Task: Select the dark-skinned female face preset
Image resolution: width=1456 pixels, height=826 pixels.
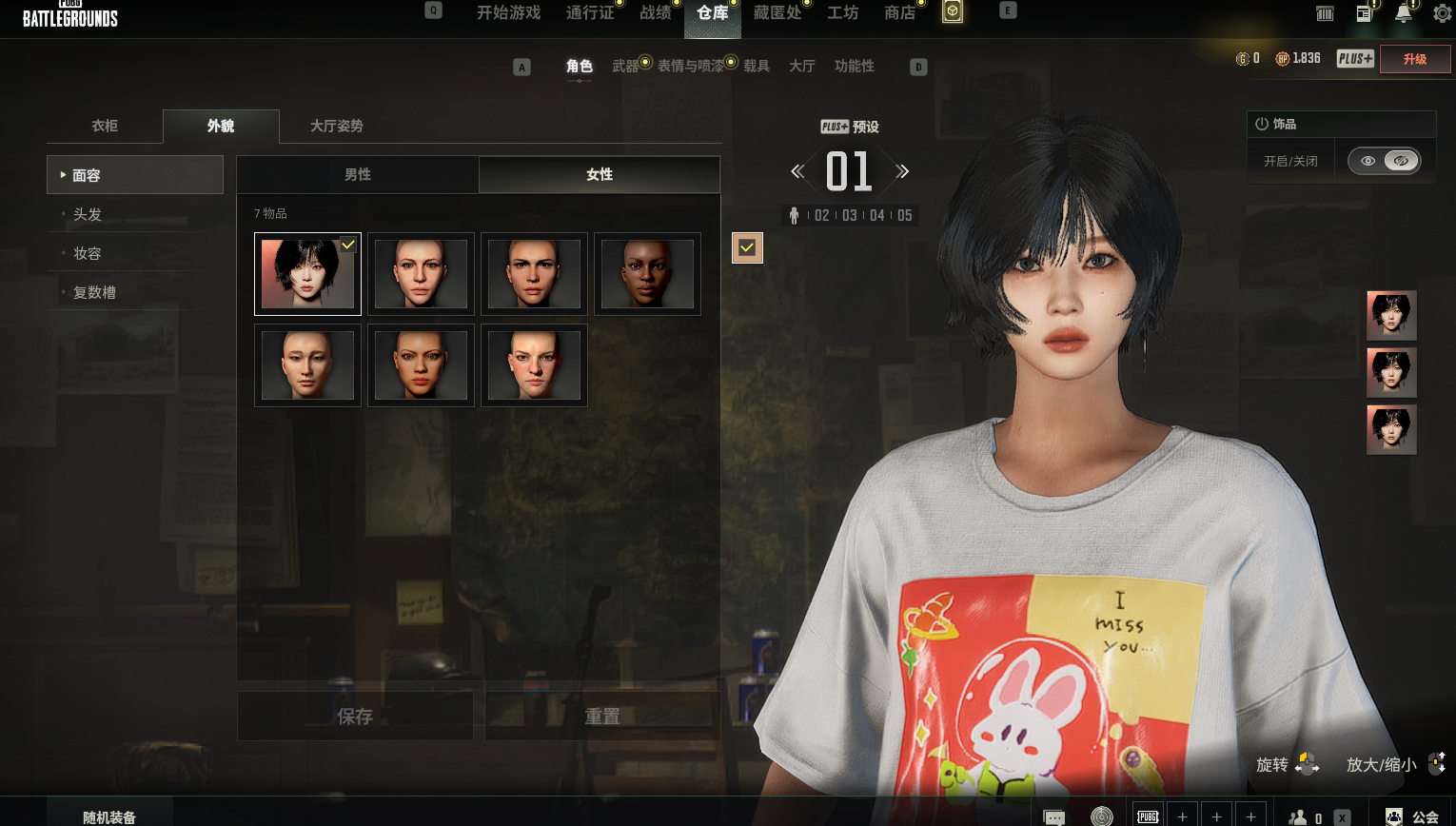Action: (647, 274)
